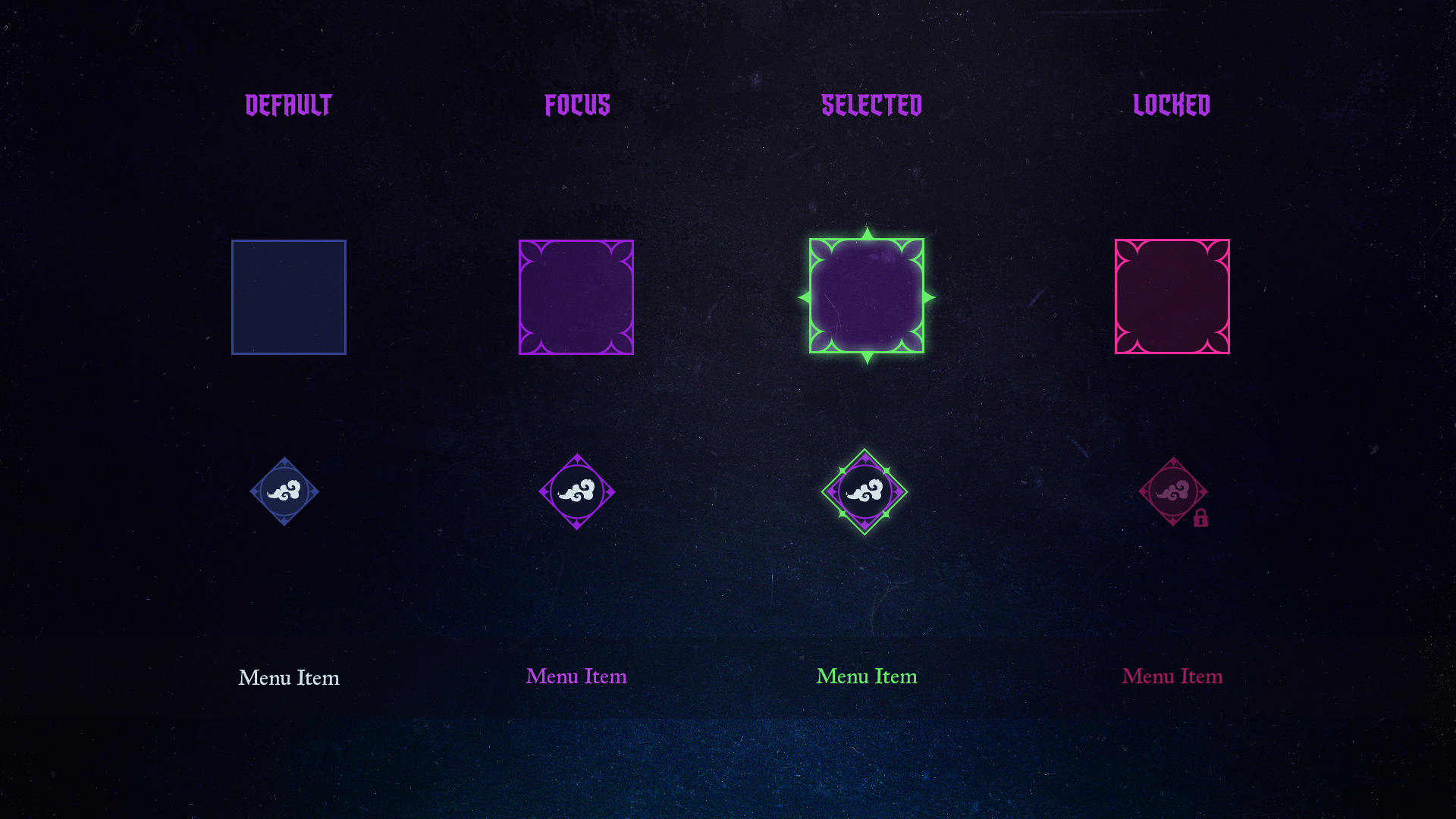
Task: Select the purple diamond cloud icon
Action: (576, 491)
